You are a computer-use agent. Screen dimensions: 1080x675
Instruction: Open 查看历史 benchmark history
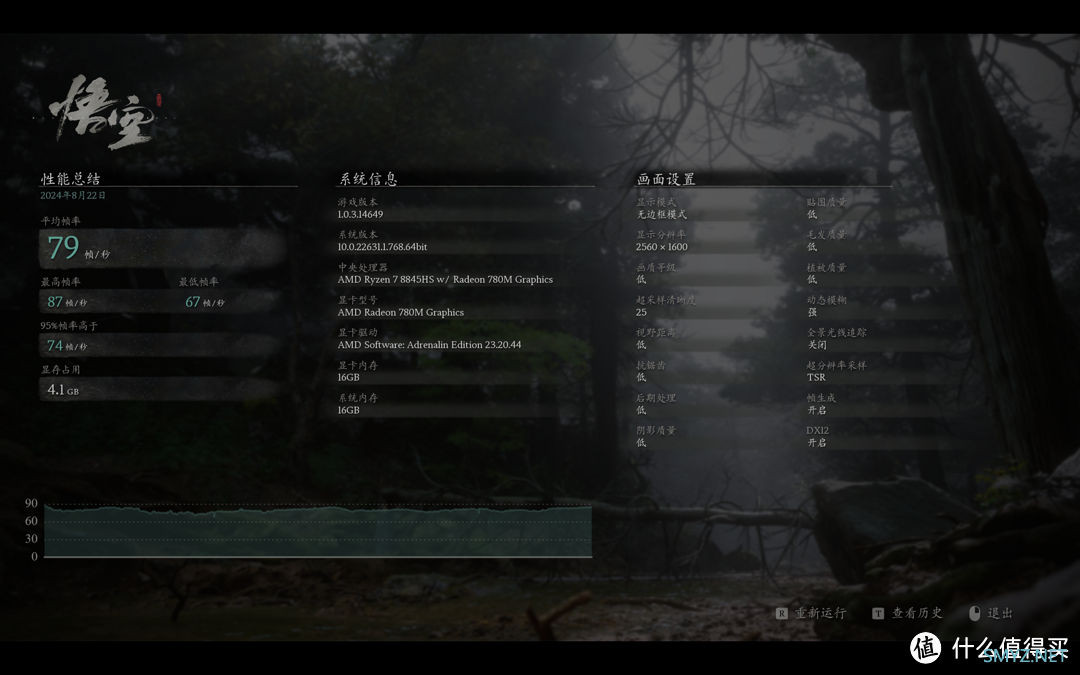[916, 613]
